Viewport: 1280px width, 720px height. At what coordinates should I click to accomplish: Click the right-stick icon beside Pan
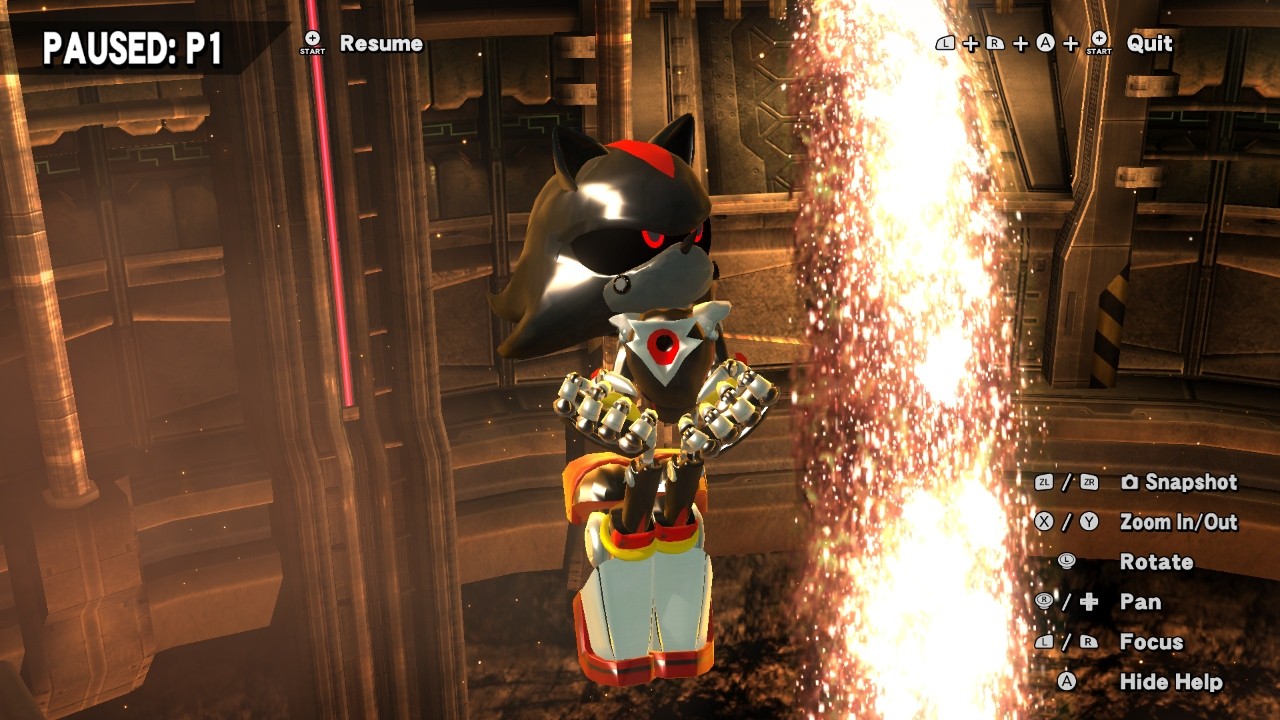pos(1042,601)
